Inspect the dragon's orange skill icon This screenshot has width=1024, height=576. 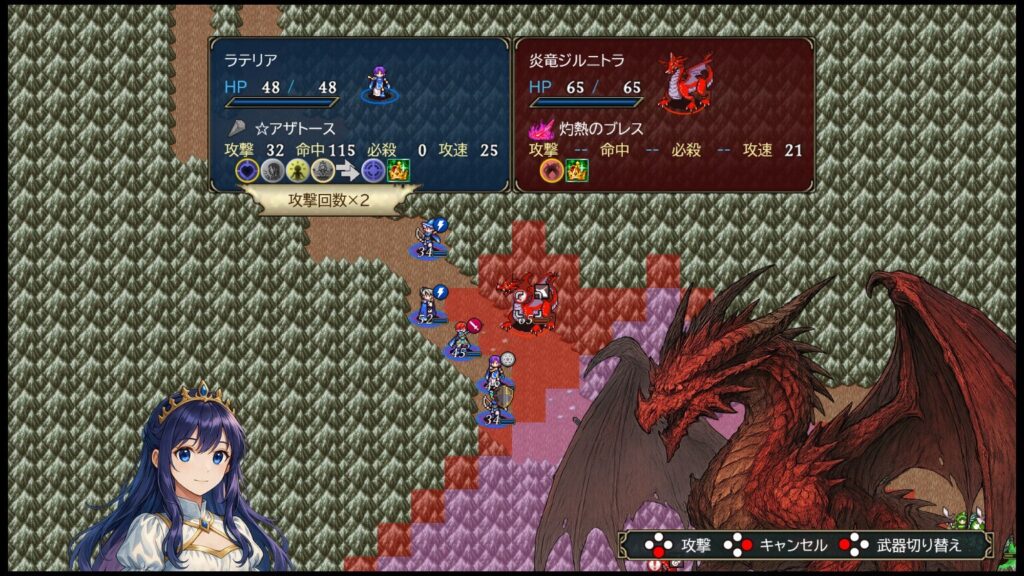[551, 171]
